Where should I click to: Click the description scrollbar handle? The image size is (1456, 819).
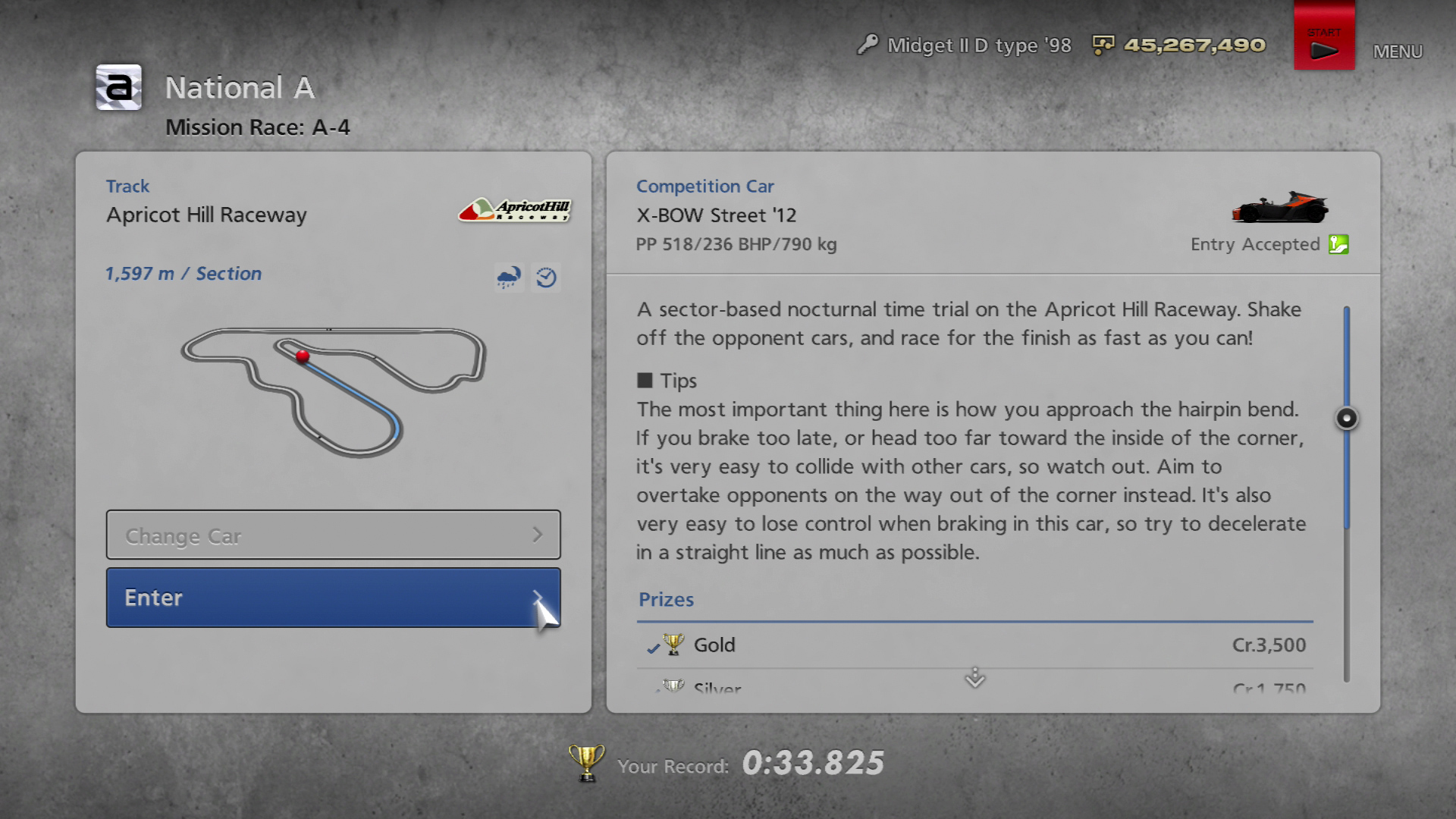[x=1347, y=418]
